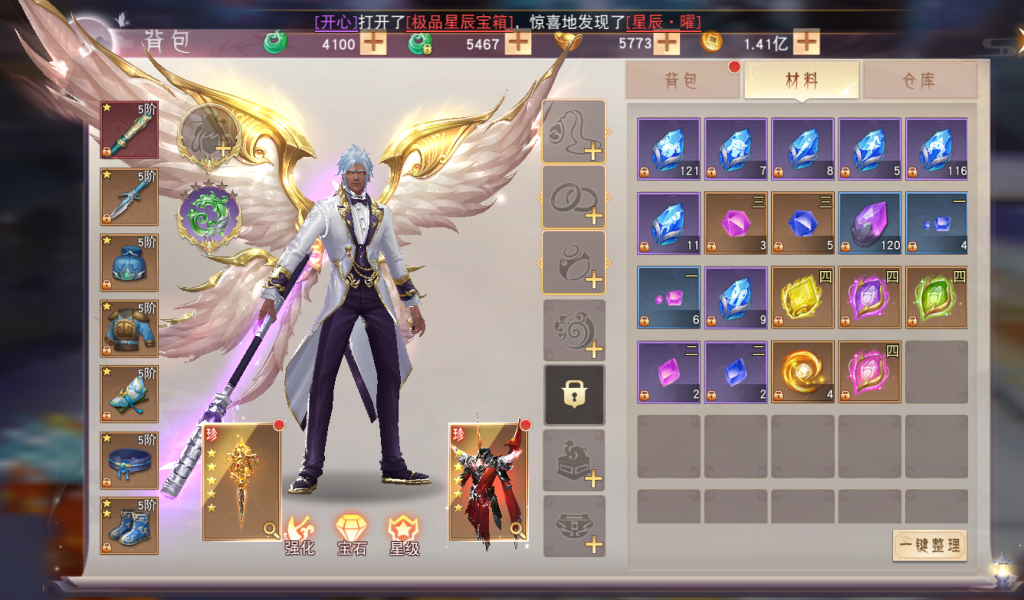Choose the blue crystal stack of 121
Image resolution: width=1024 pixels, height=600 pixels.
[669, 149]
